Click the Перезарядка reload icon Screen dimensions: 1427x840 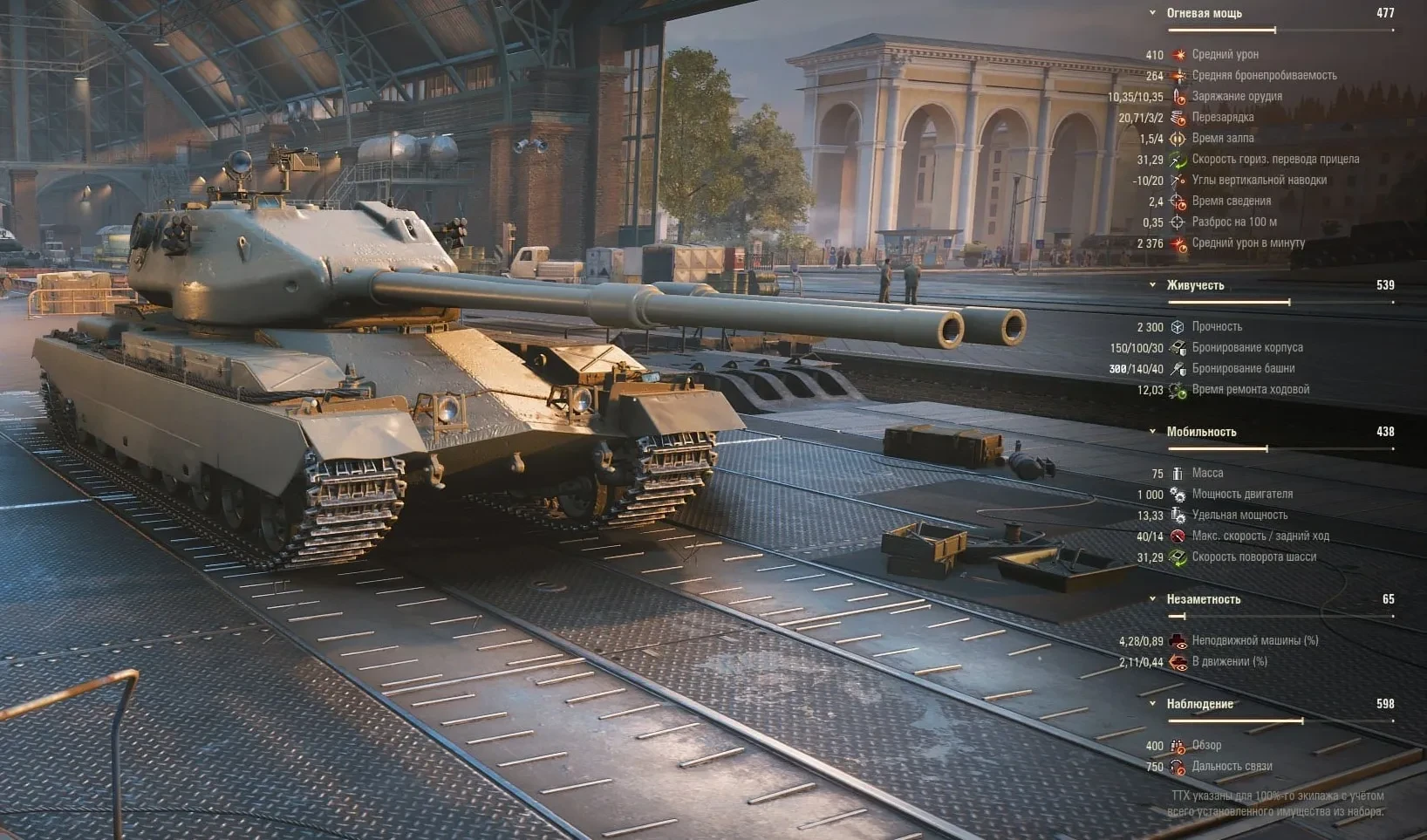tap(1179, 118)
